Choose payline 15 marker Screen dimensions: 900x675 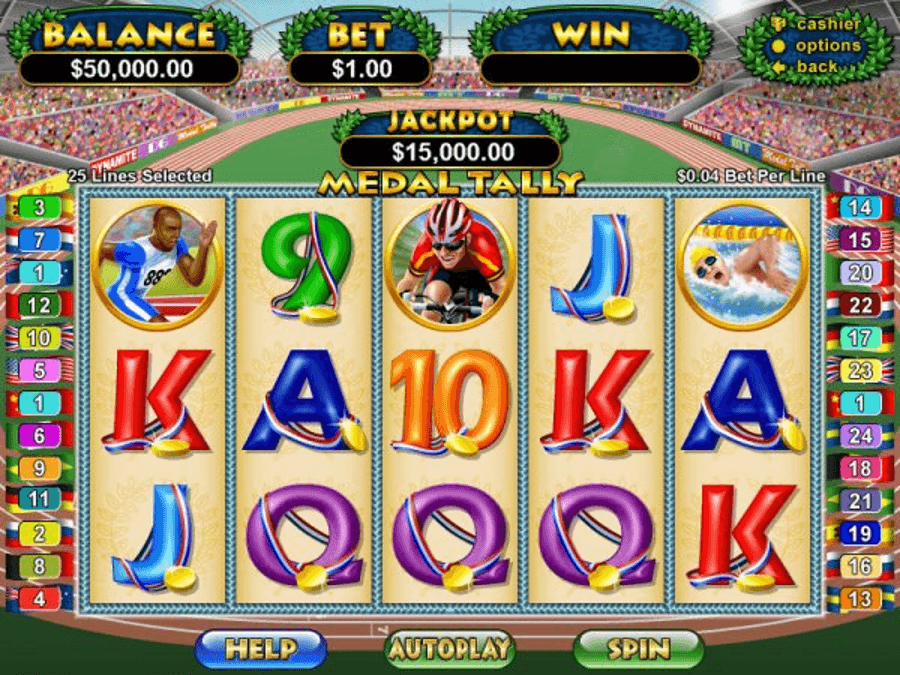click(x=860, y=240)
